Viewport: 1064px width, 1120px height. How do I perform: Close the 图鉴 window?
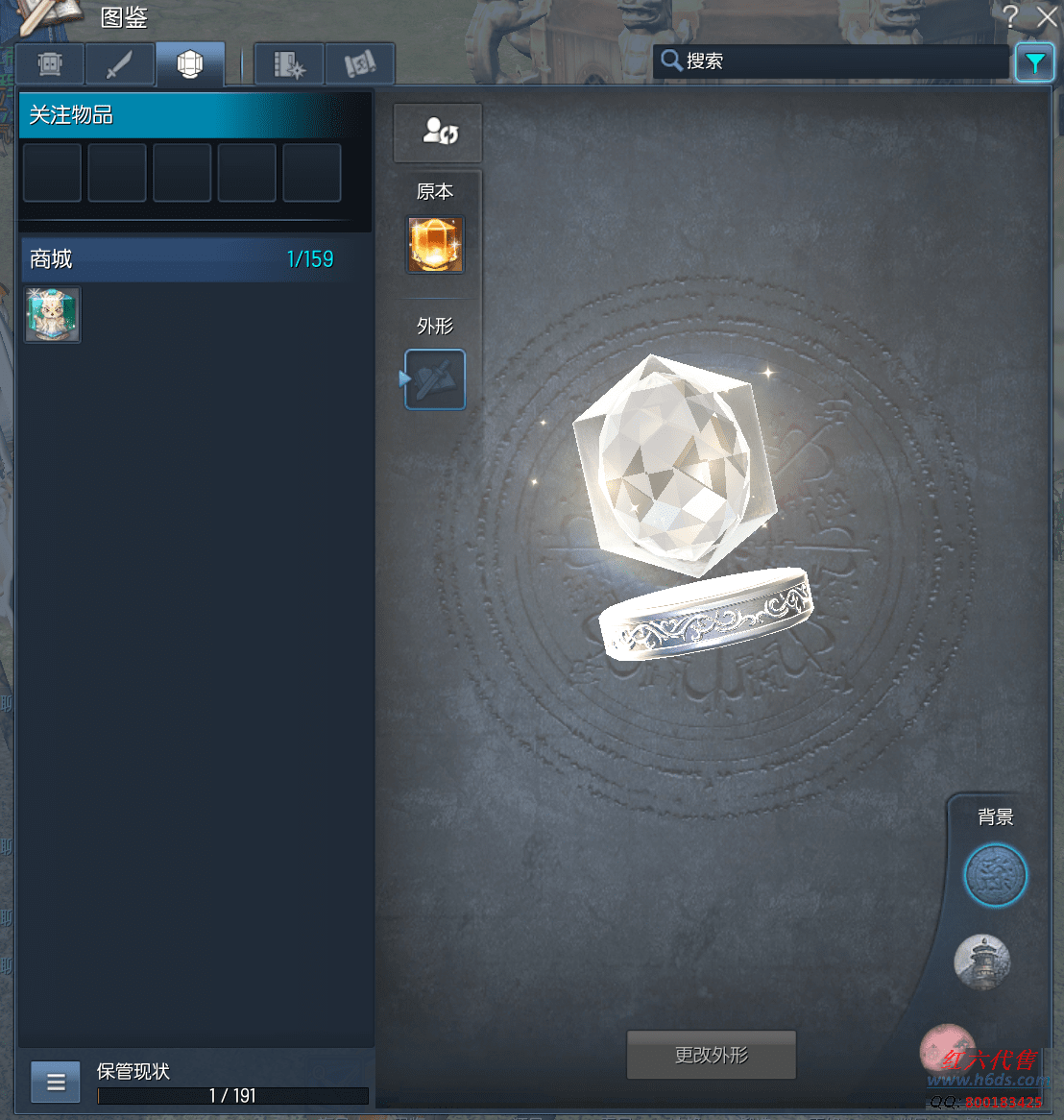pyautogui.click(x=1047, y=16)
